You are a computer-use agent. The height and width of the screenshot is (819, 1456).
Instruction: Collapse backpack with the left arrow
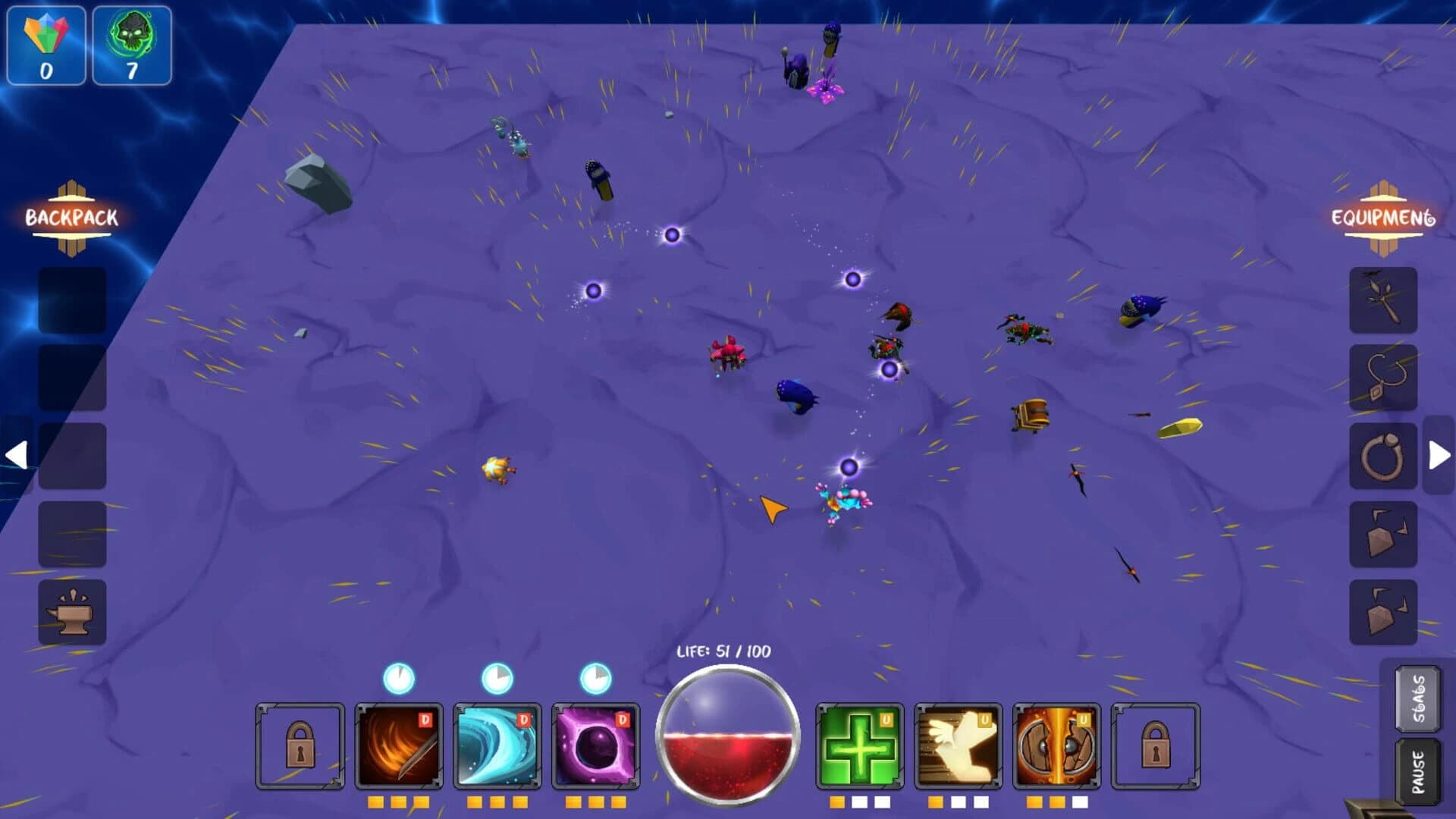click(18, 455)
